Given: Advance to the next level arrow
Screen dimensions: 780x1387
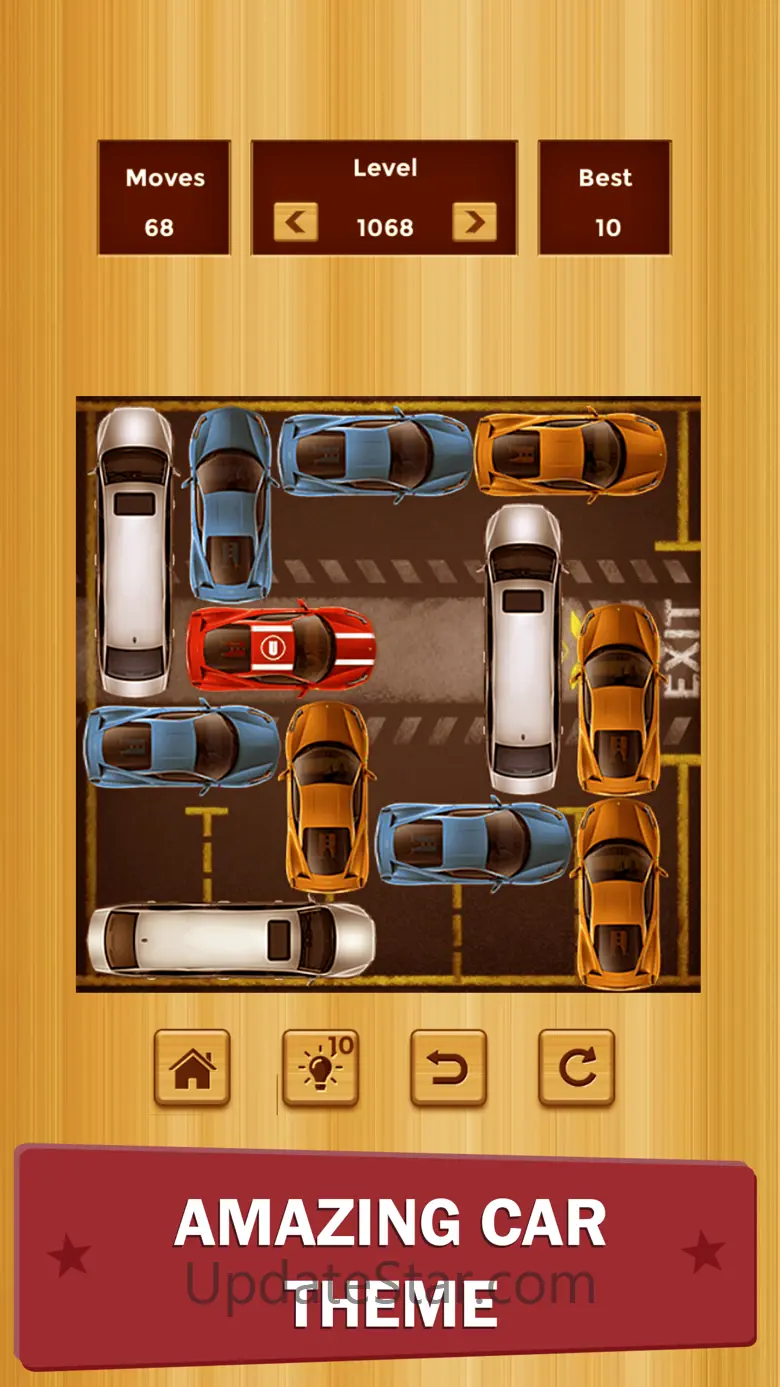Looking at the screenshot, I should tap(474, 222).
